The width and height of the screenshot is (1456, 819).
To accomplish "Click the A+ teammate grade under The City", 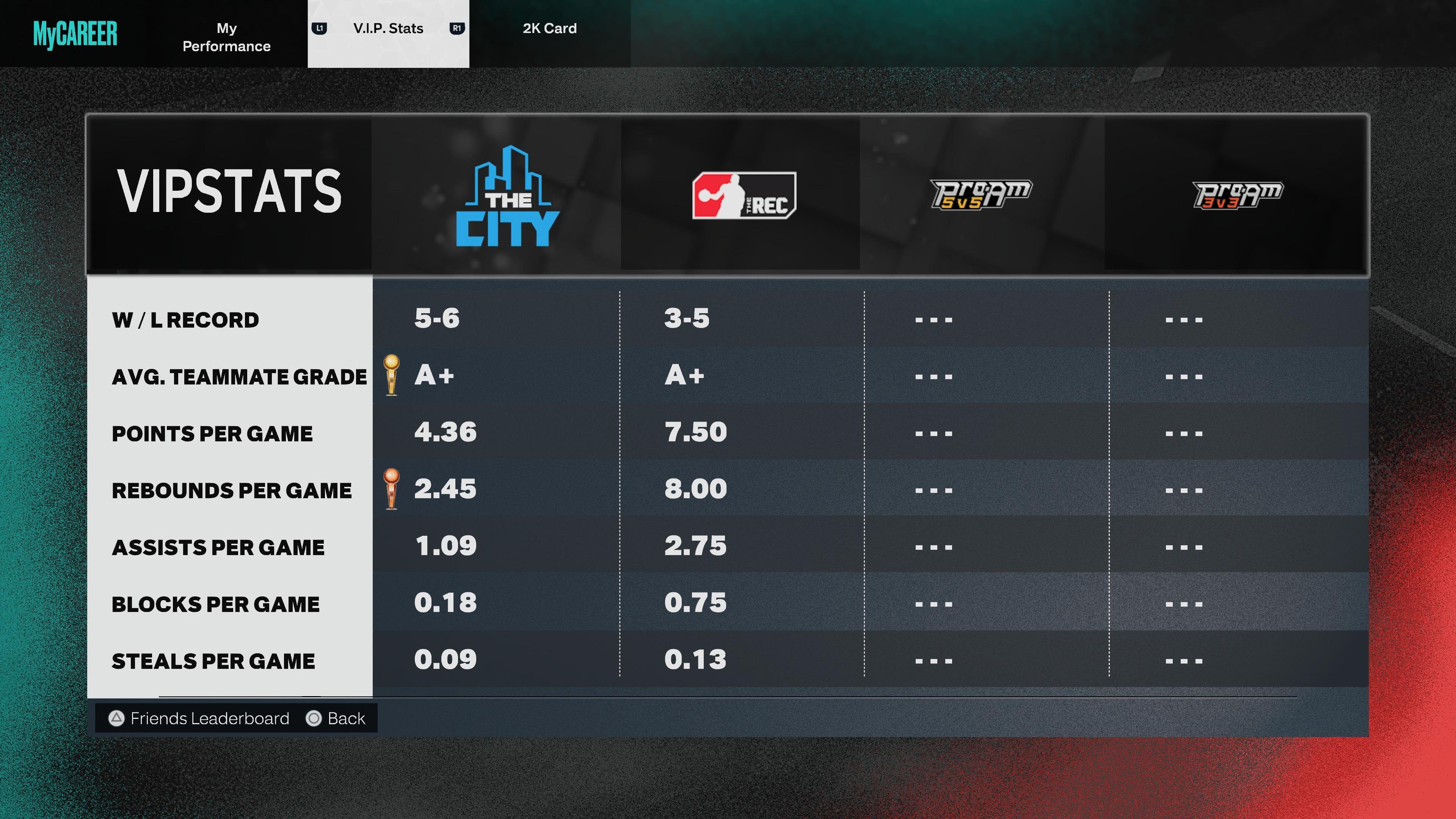I will (x=433, y=376).
